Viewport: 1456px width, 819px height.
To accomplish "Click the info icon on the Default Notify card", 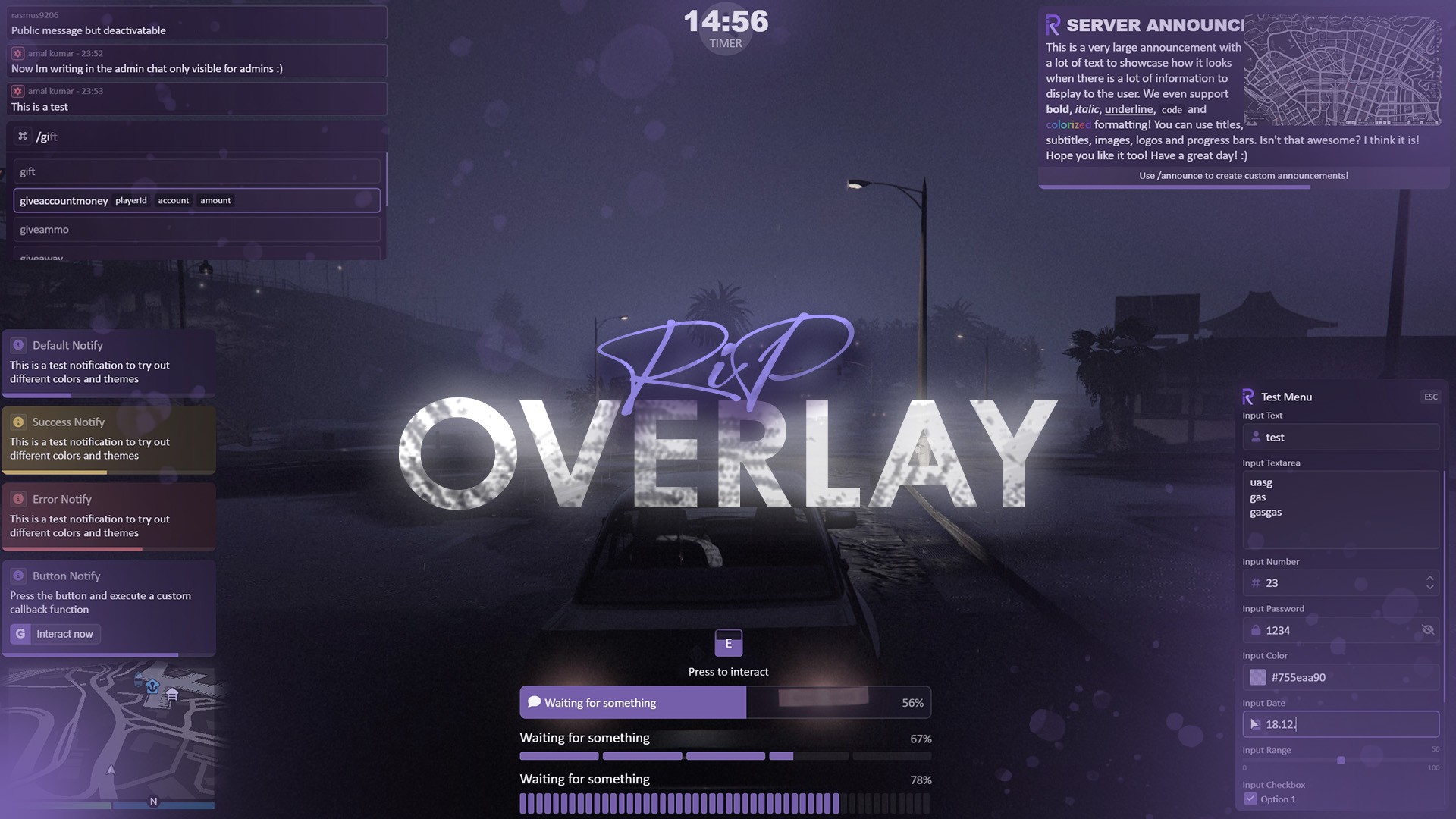I will pyautogui.click(x=18, y=345).
